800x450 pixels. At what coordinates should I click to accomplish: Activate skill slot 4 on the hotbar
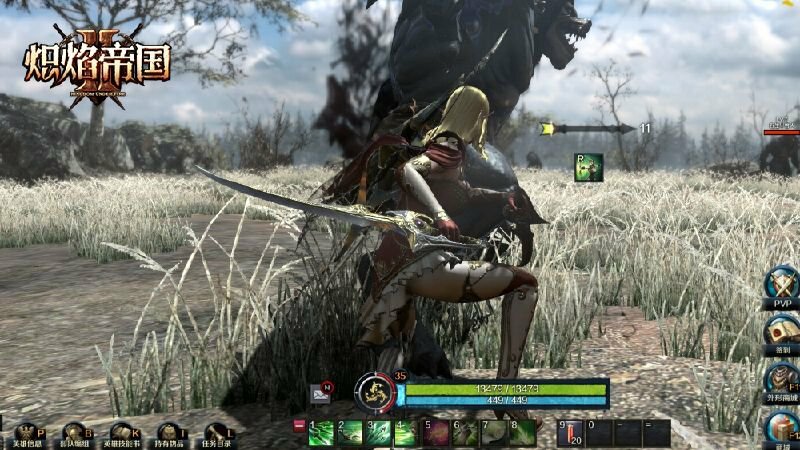[x=406, y=432]
